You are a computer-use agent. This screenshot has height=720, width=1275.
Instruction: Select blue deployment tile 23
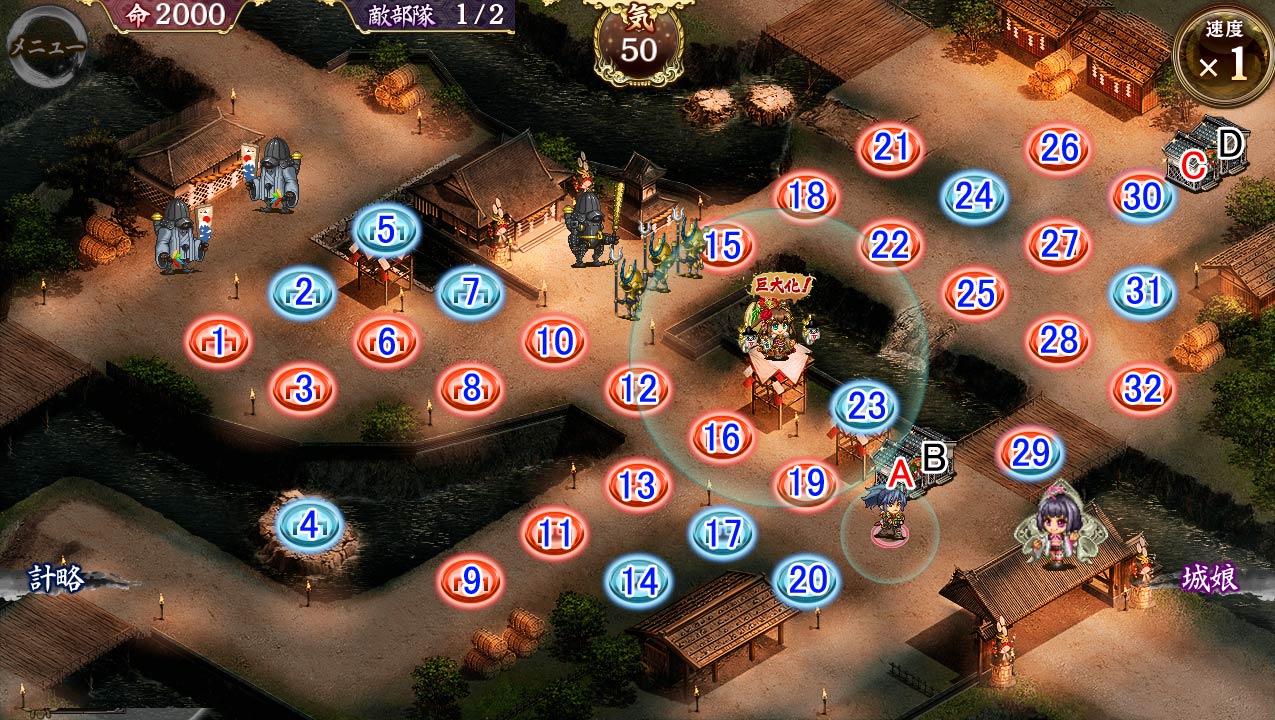coord(866,406)
